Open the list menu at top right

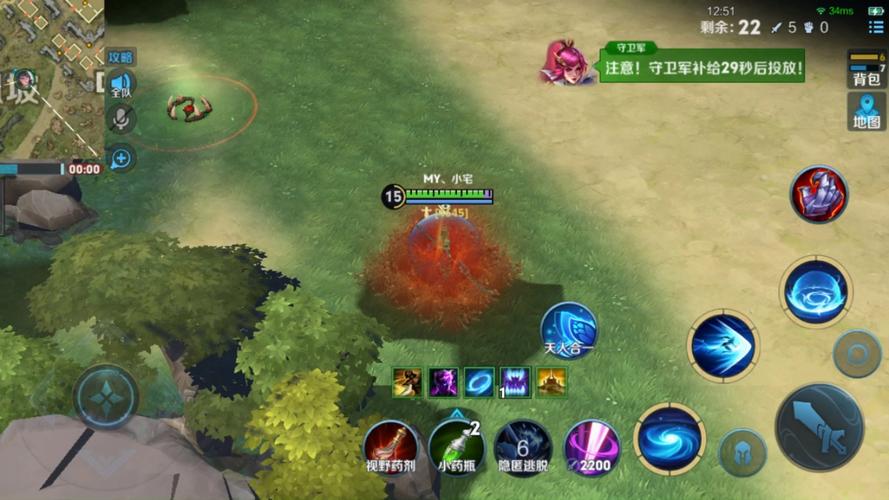click(x=875, y=27)
